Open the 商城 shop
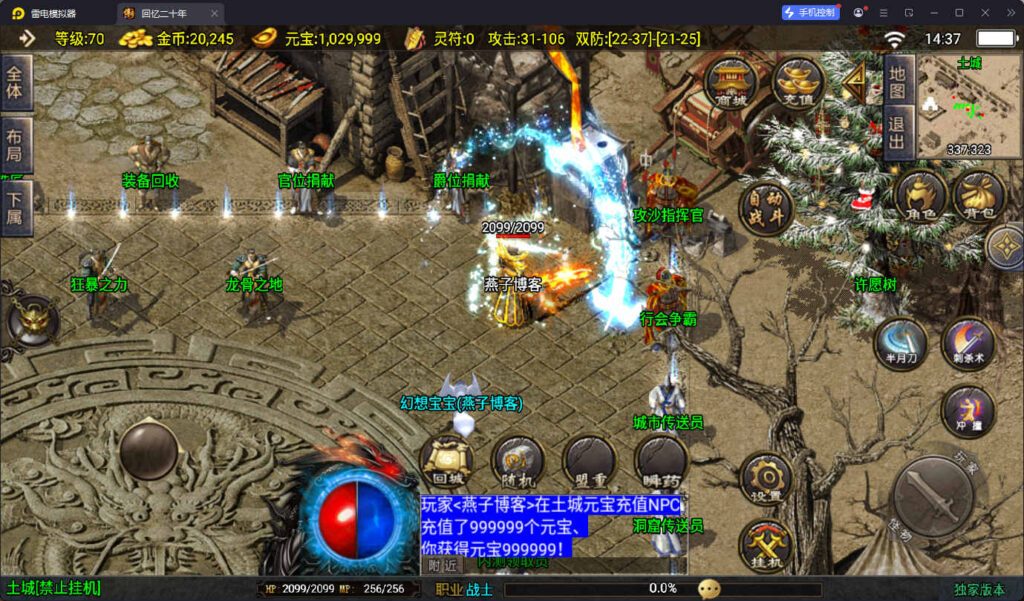1024x601 pixels. click(x=733, y=82)
